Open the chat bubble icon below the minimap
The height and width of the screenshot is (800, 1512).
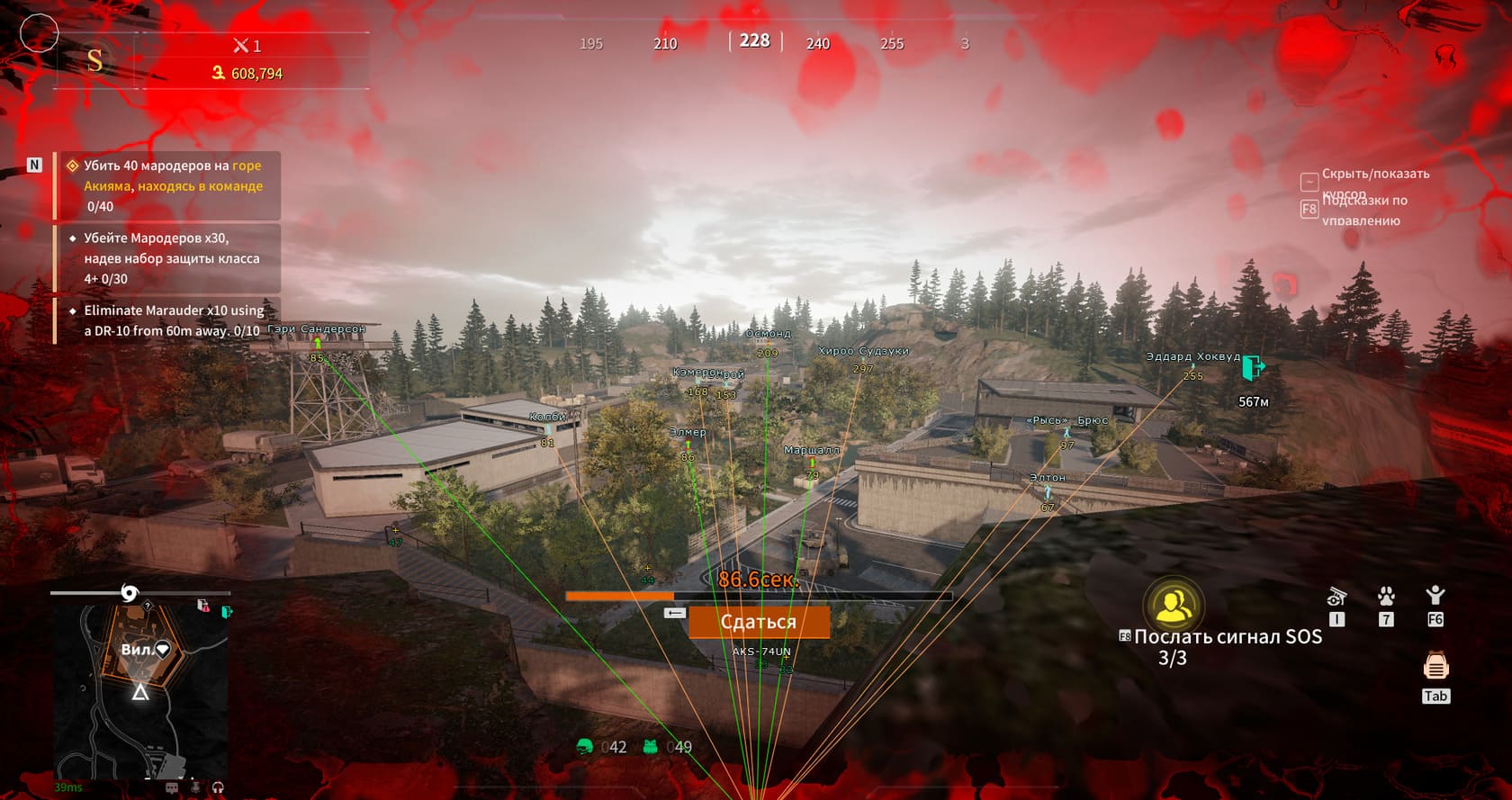click(x=172, y=787)
